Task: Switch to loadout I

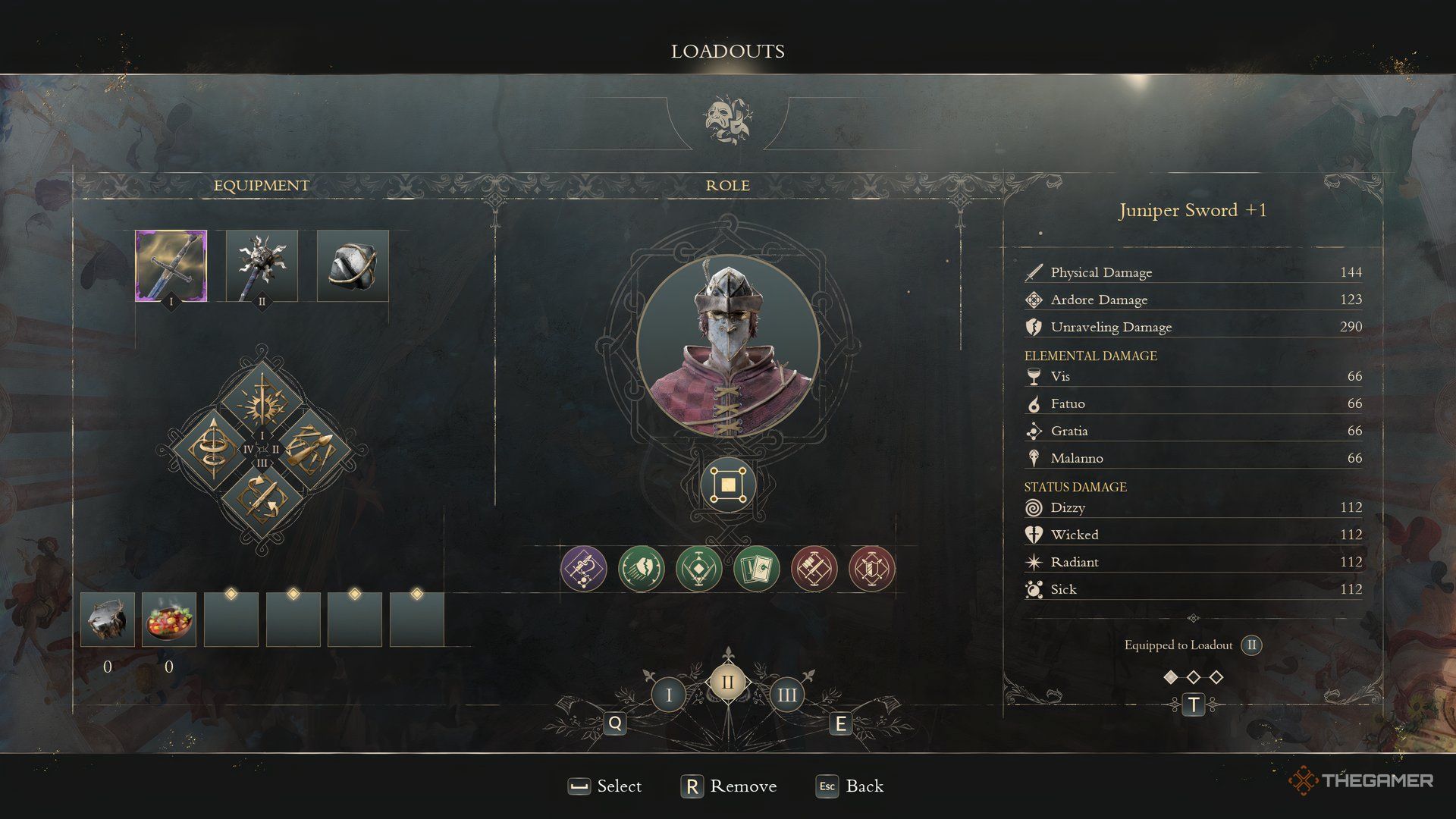Action: (668, 695)
